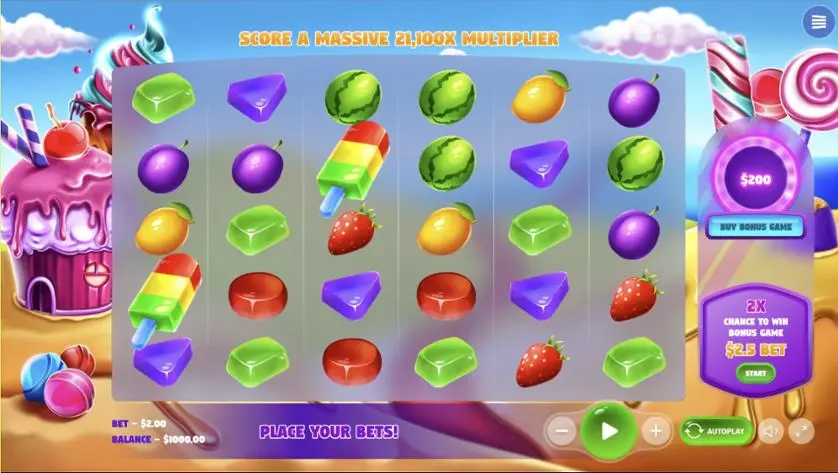This screenshot has height=473, width=838.
Task: Select the $200 bonus price orb
Action: click(756, 180)
